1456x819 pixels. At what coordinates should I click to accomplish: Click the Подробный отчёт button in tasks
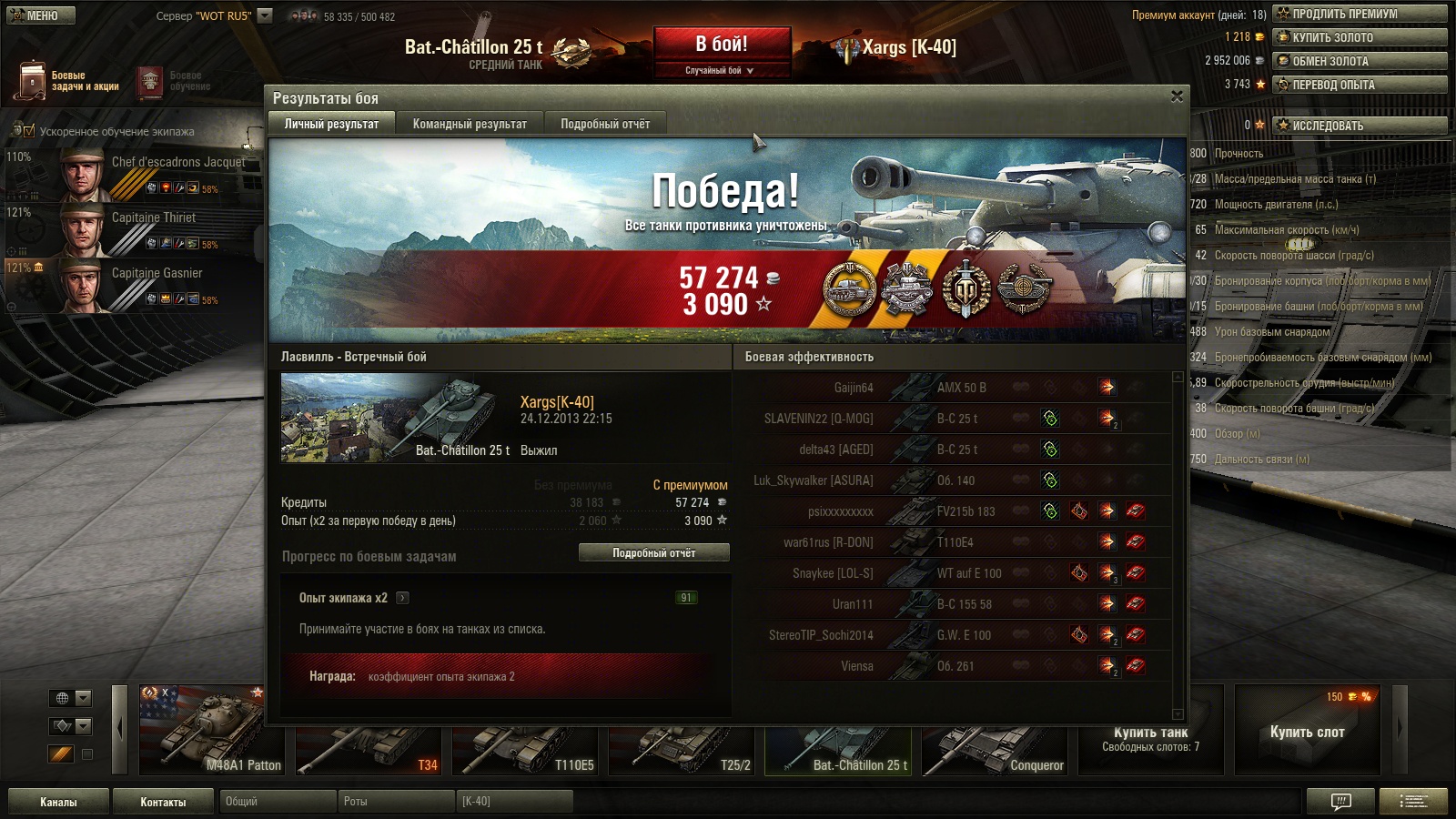pyautogui.click(x=653, y=552)
